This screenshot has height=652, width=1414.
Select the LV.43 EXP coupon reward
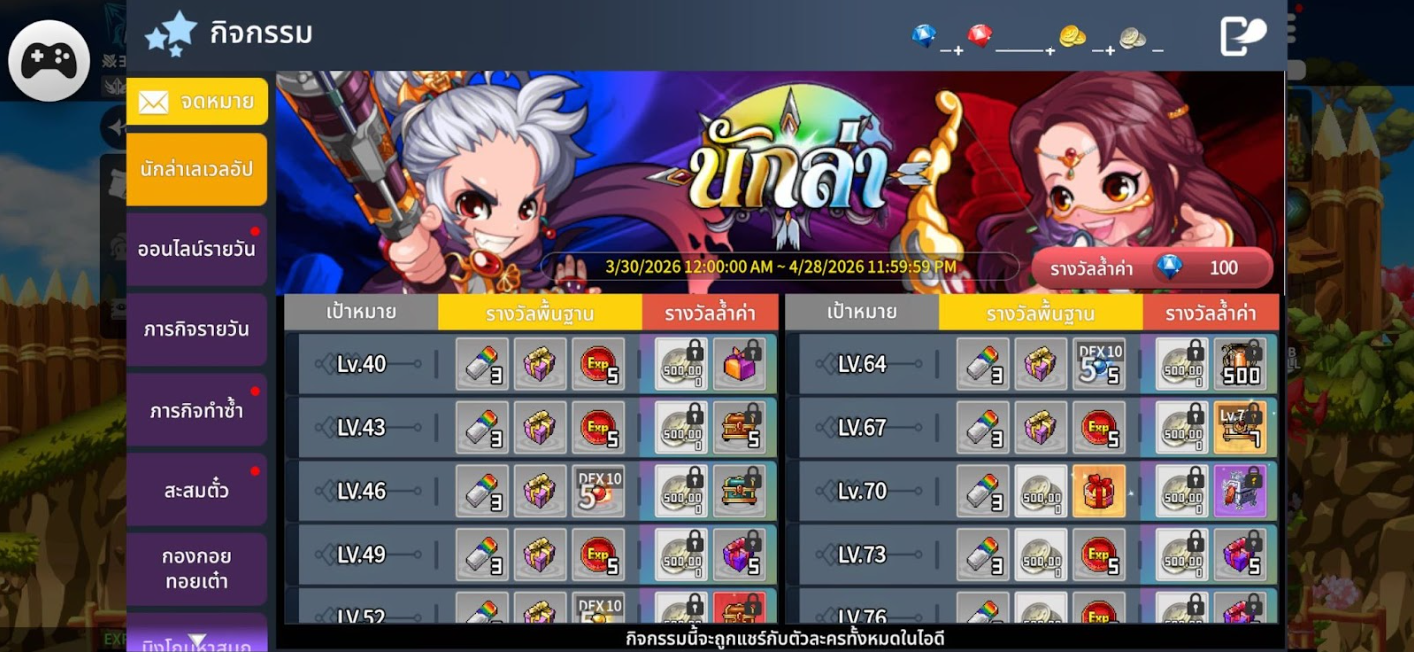pos(598,427)
